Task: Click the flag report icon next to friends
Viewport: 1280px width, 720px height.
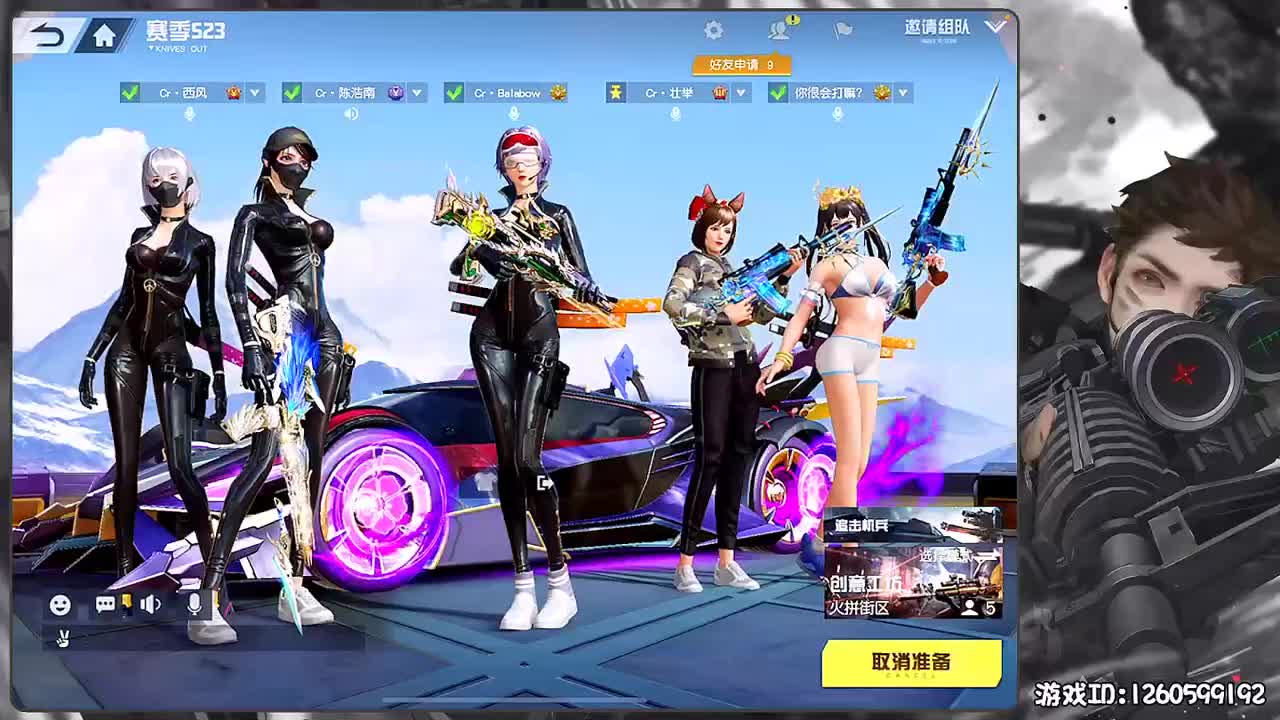Action: (x=841, y=30)
